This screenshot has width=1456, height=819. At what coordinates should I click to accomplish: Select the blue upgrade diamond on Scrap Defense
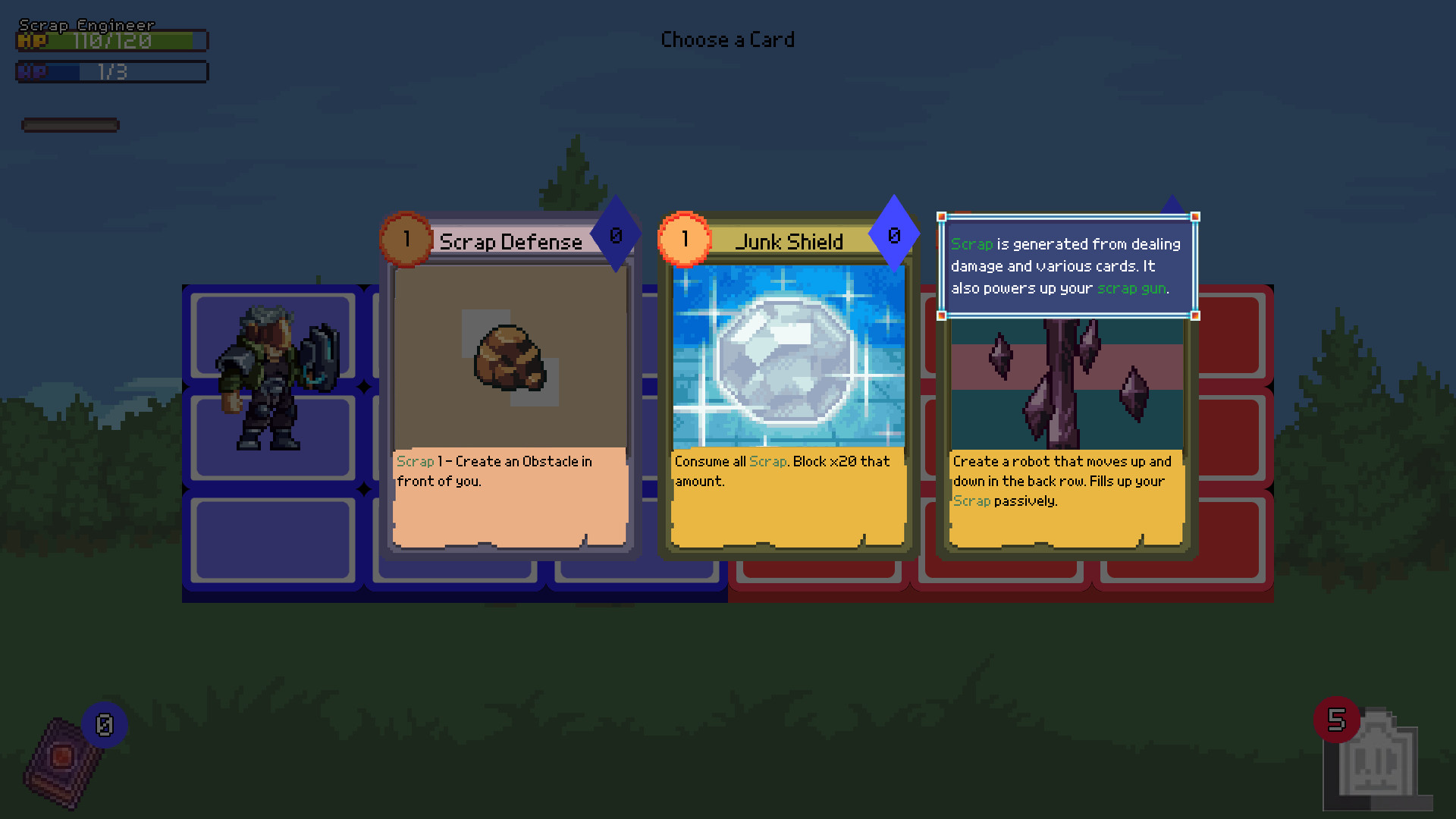click(614, 235)
